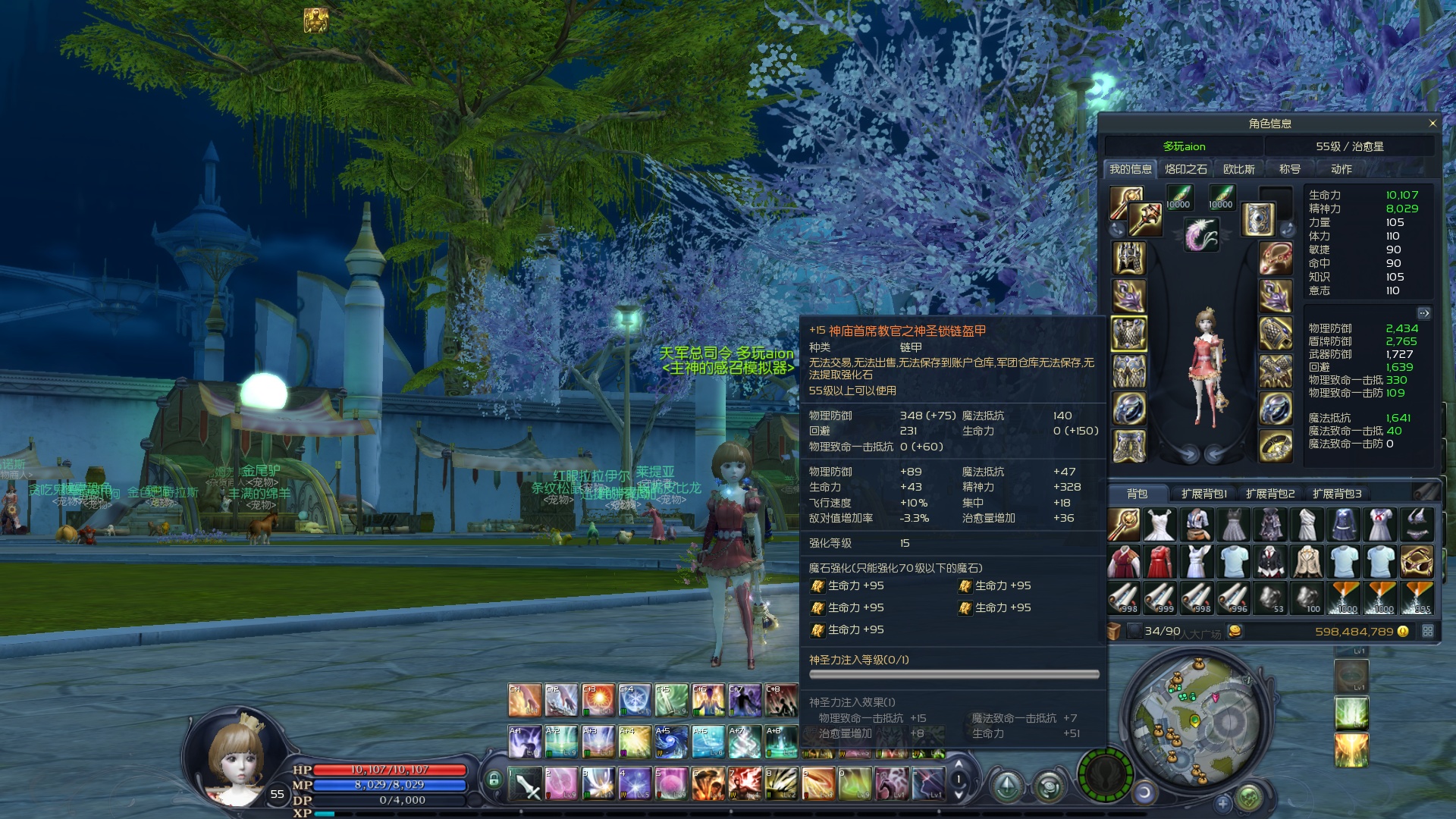Activate the sword attack skill in slot 1
1456x819 pixels.
[x=525, y=784]
